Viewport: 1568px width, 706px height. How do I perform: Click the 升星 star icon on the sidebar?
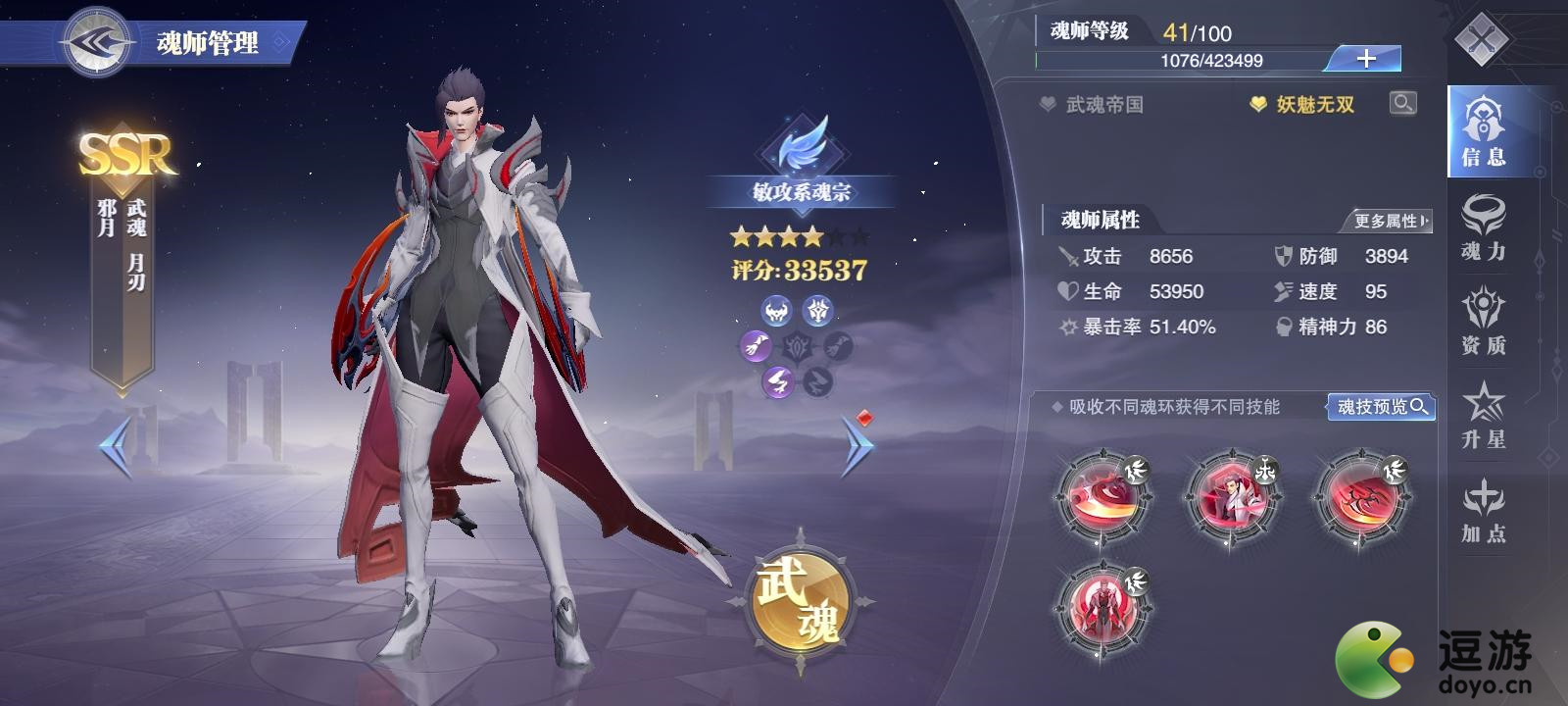(x=1485, y=417)
